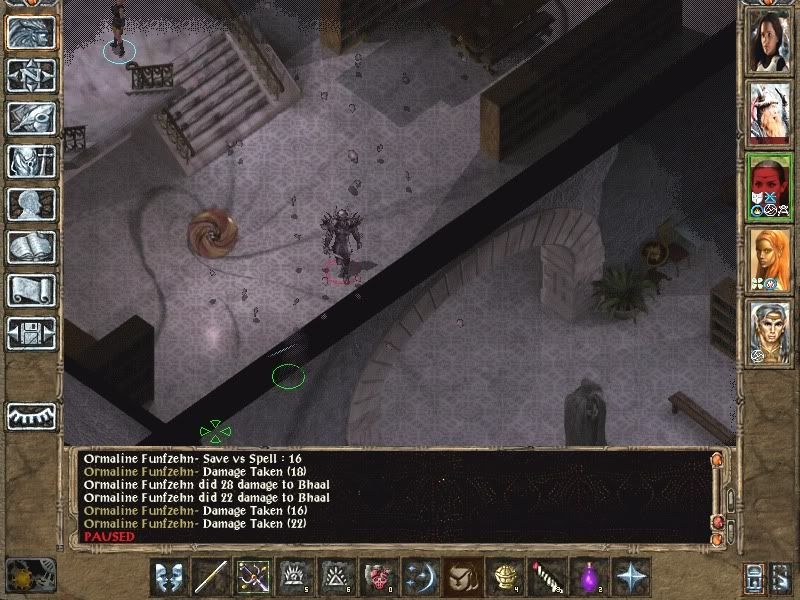Select the silver-haired elf portrait

point(770,332)
